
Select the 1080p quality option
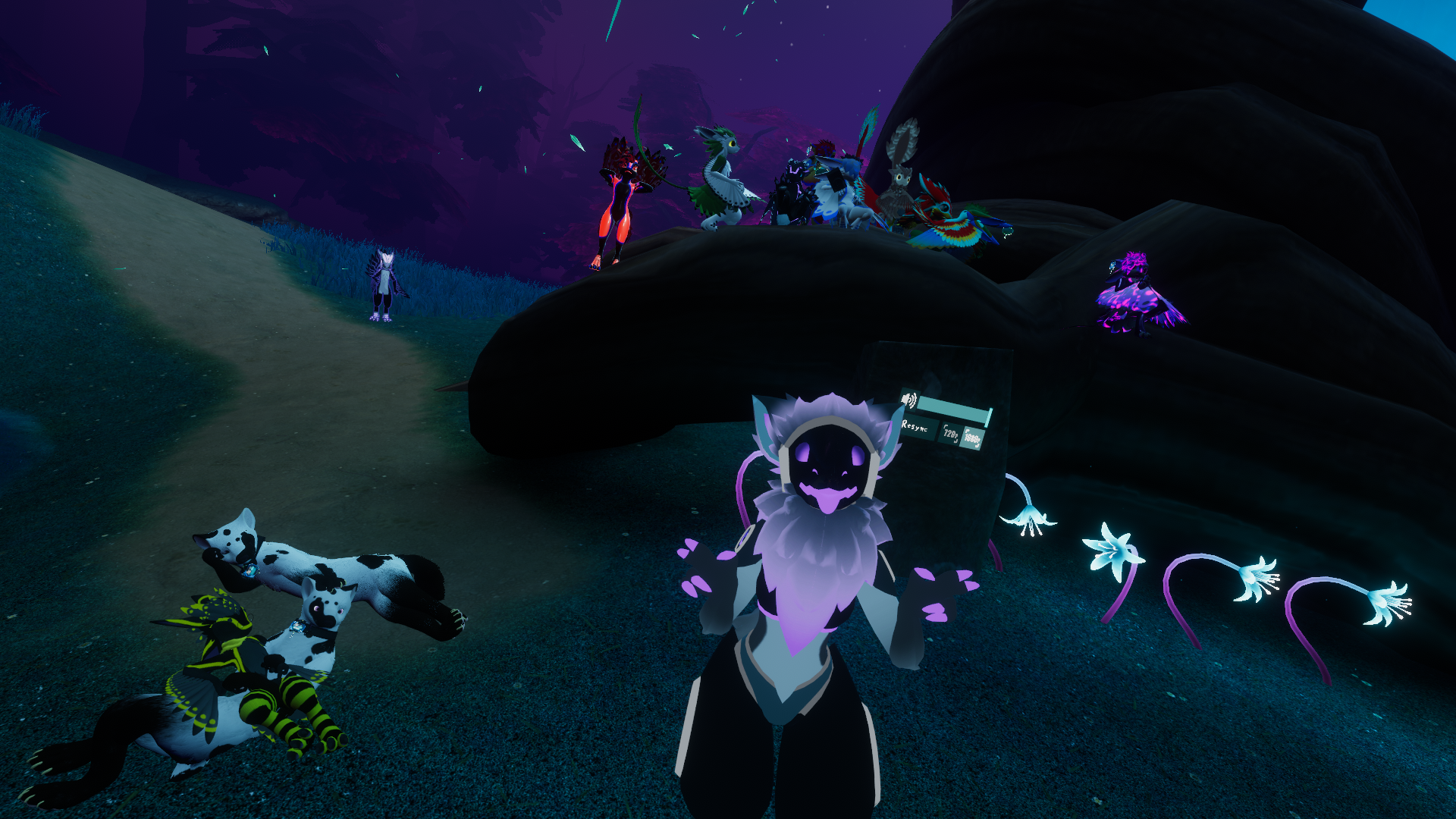click(972, 438)
